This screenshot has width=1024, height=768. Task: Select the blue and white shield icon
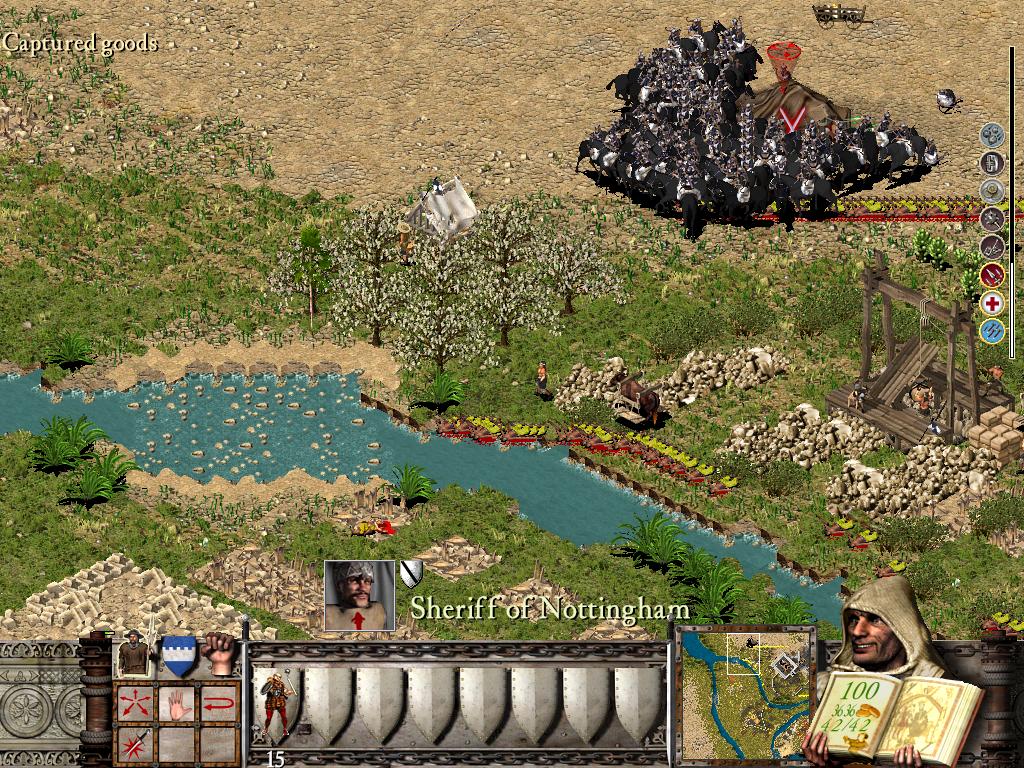click(x=178, y=655)
